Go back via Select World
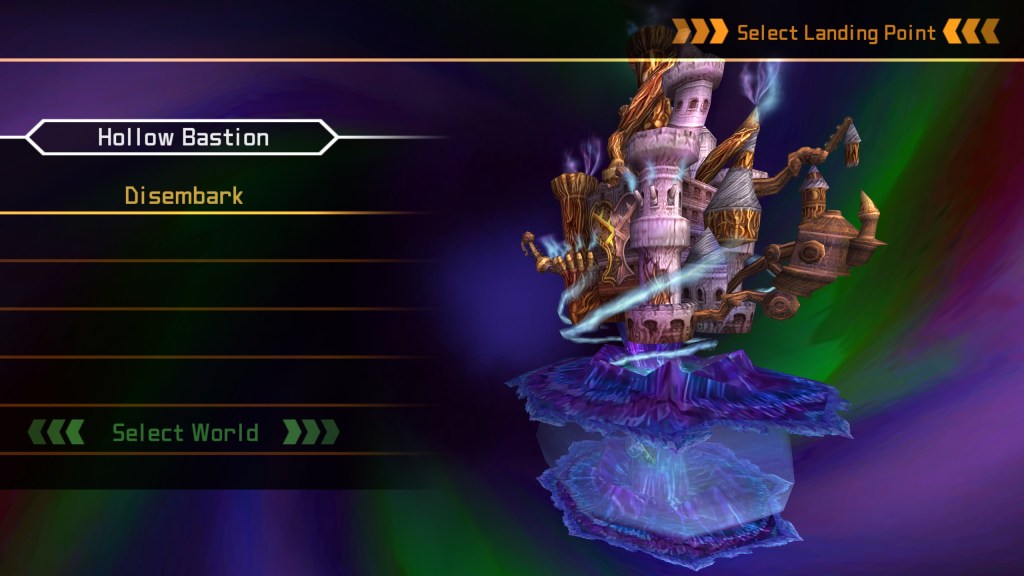The image size is (1024, 576). [x=185, y=433]
